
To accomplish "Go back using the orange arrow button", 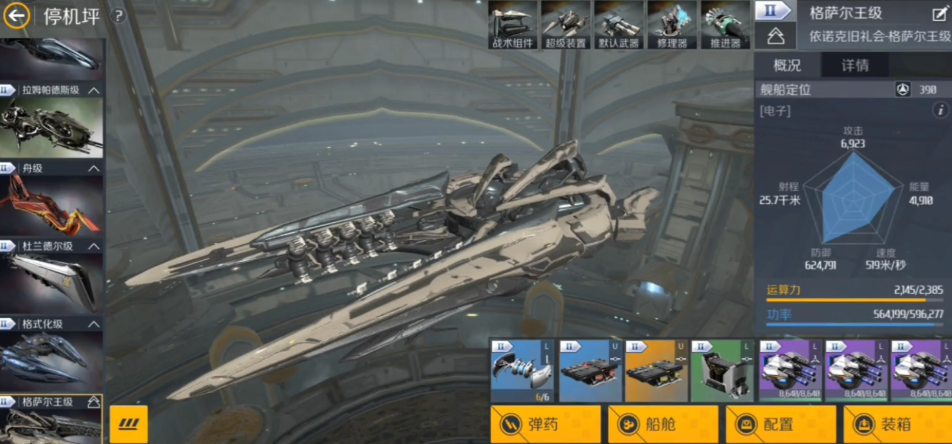I will 17,16.
